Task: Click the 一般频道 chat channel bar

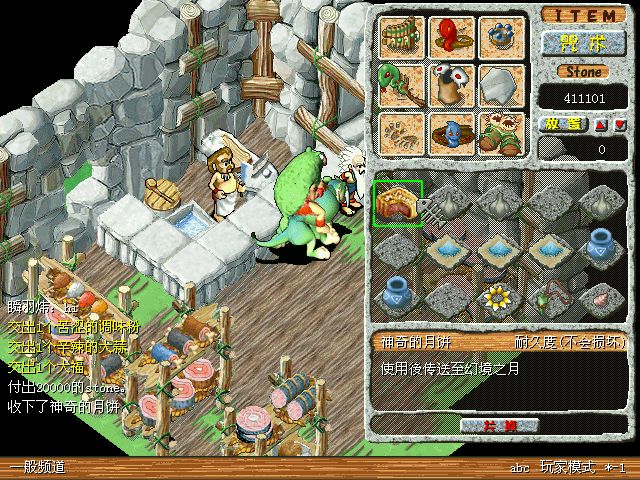Action: (x=38, y=467)
